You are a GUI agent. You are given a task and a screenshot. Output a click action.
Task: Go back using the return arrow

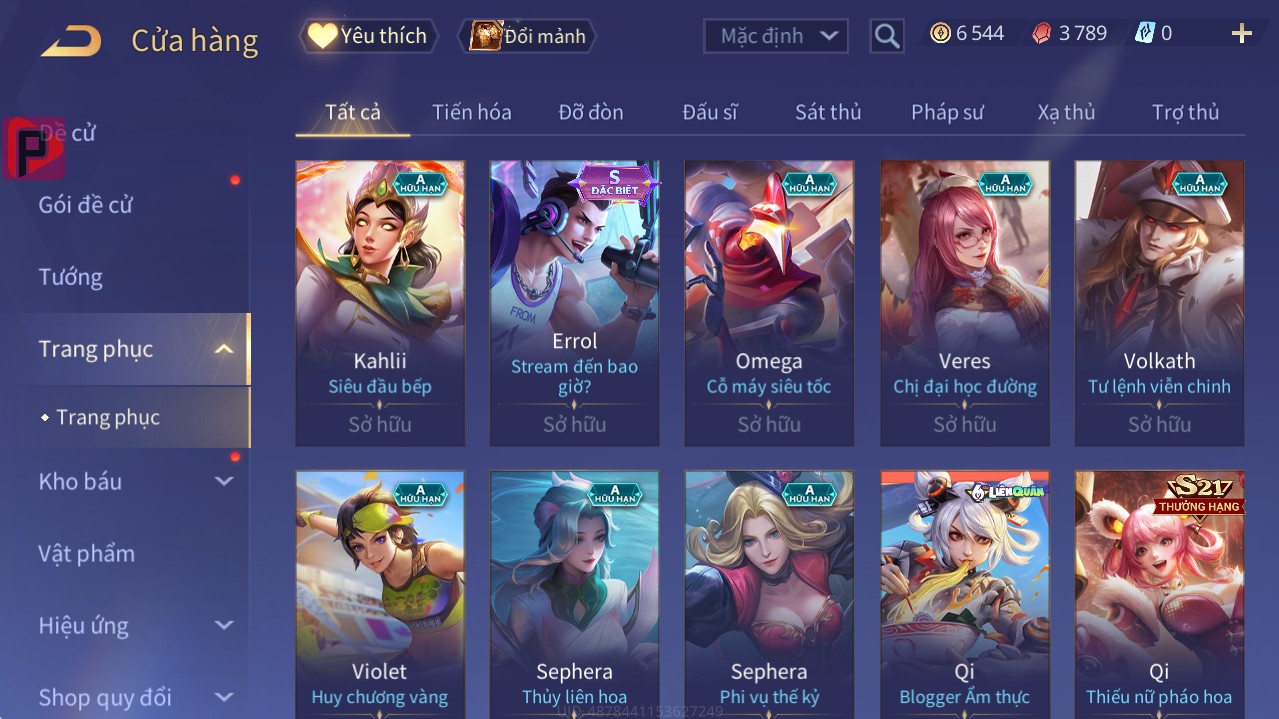[x=71, y=40]
